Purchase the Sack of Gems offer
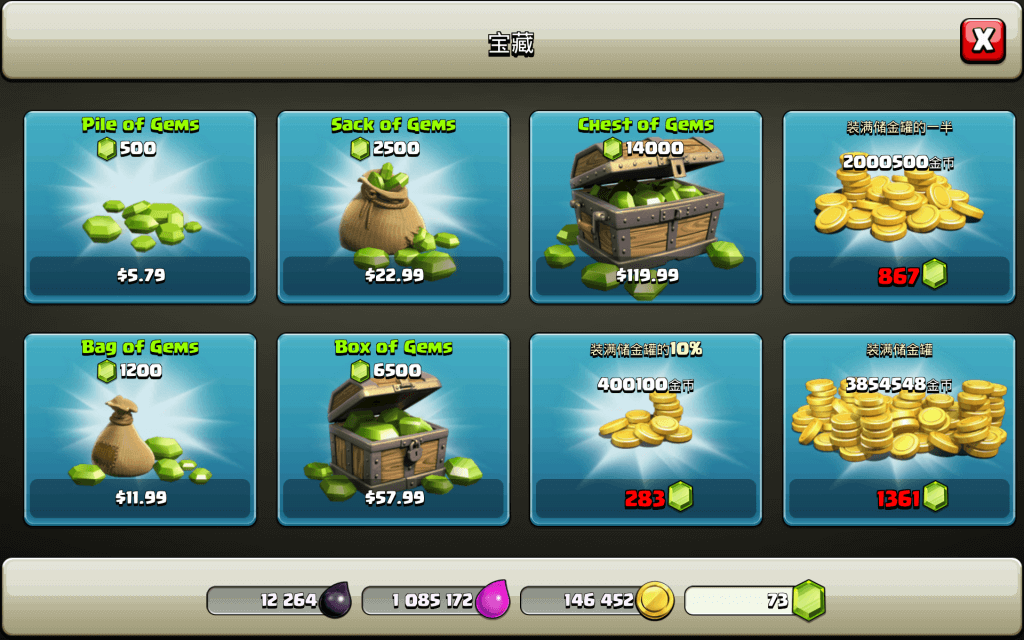 [393, 207]
